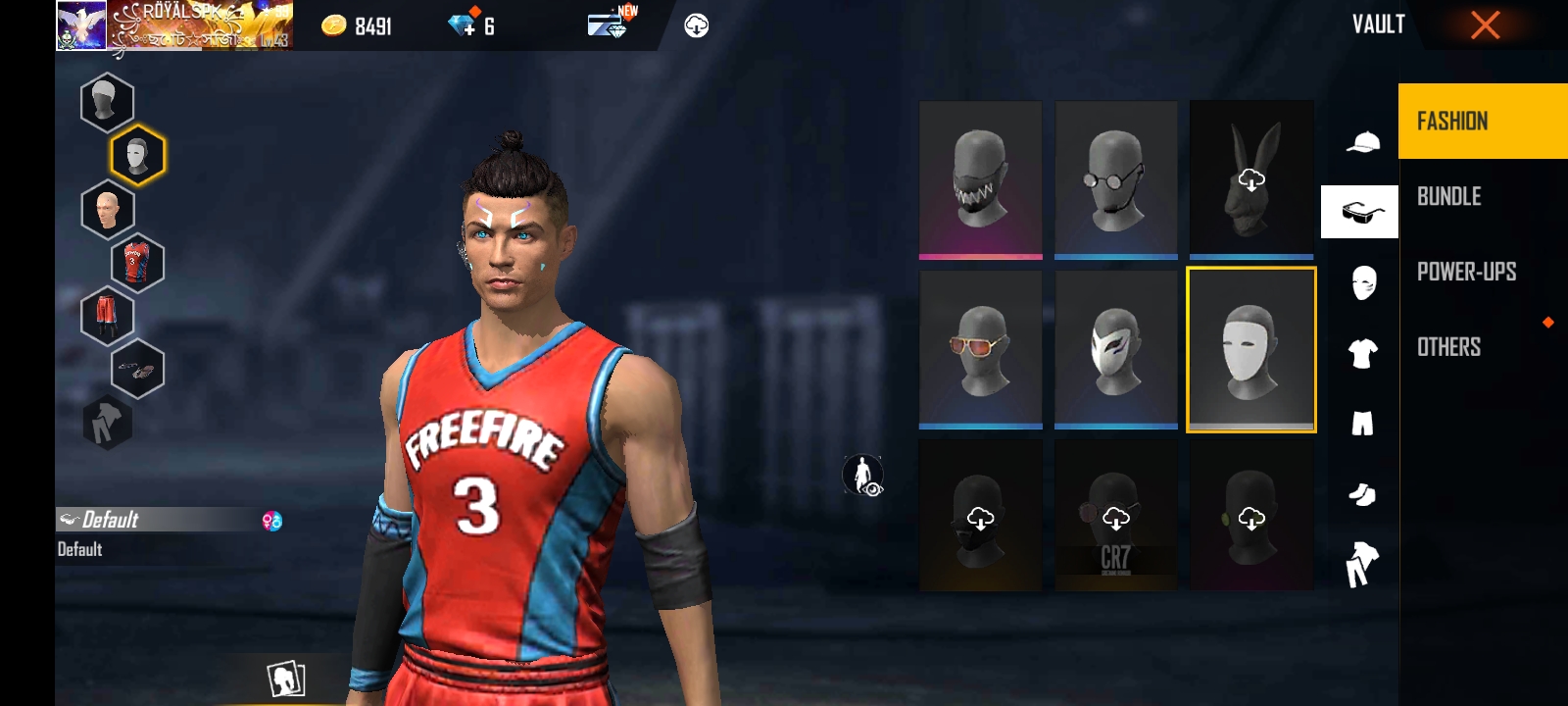The height and width of the screenshot is (706, 1568).
Task: Click the red jersey equipped slot
Action: click(137, 263)
